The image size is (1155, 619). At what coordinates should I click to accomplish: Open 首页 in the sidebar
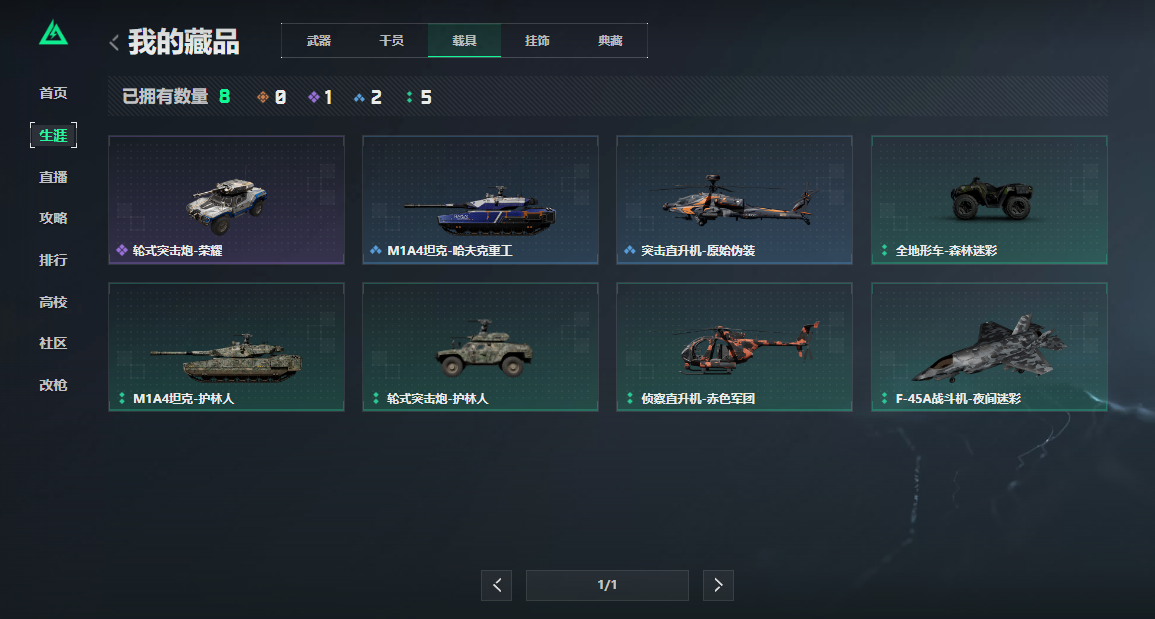(x=53, y=93)
